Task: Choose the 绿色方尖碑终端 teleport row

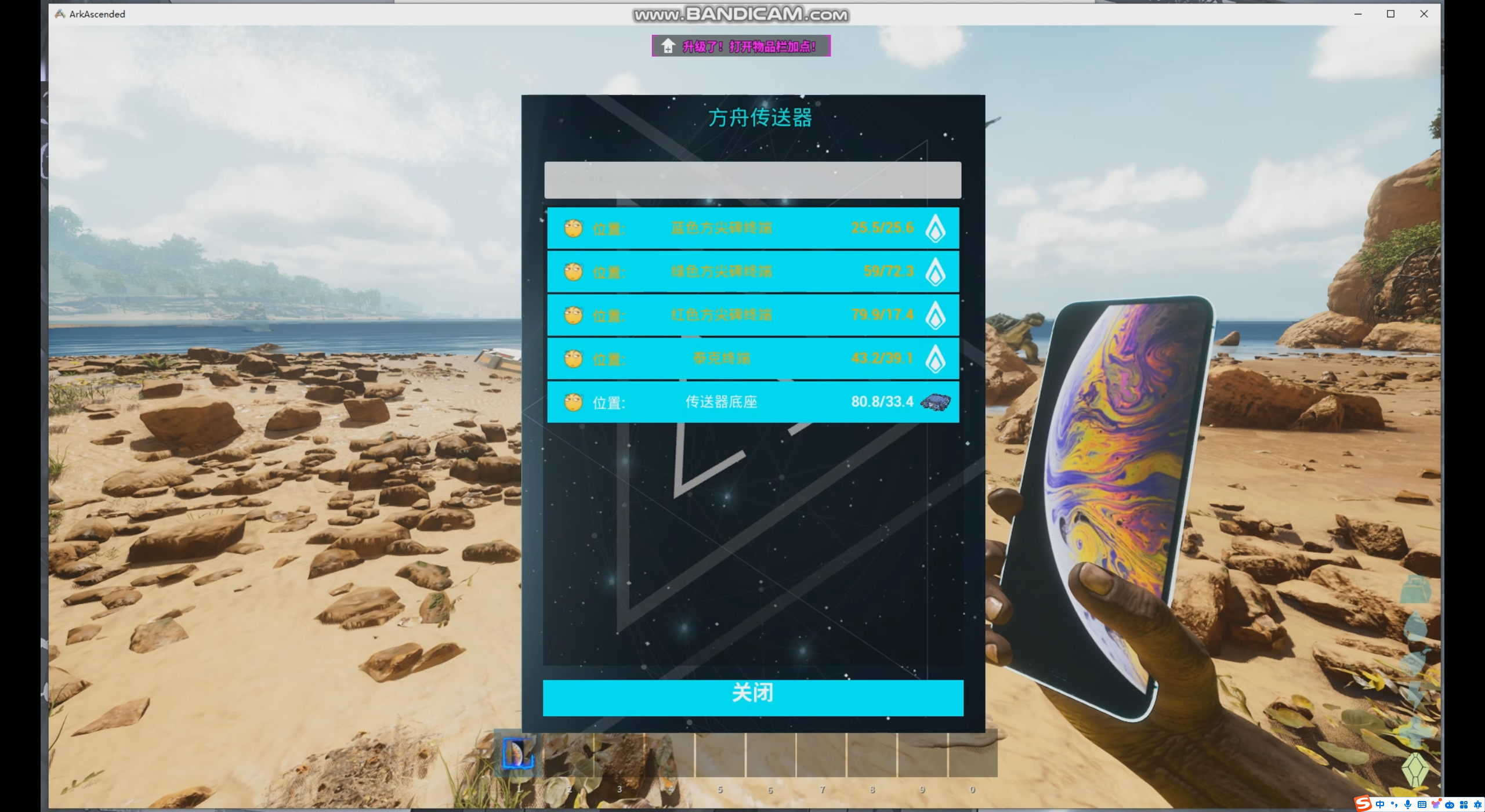Action: [x=752, y=271]
